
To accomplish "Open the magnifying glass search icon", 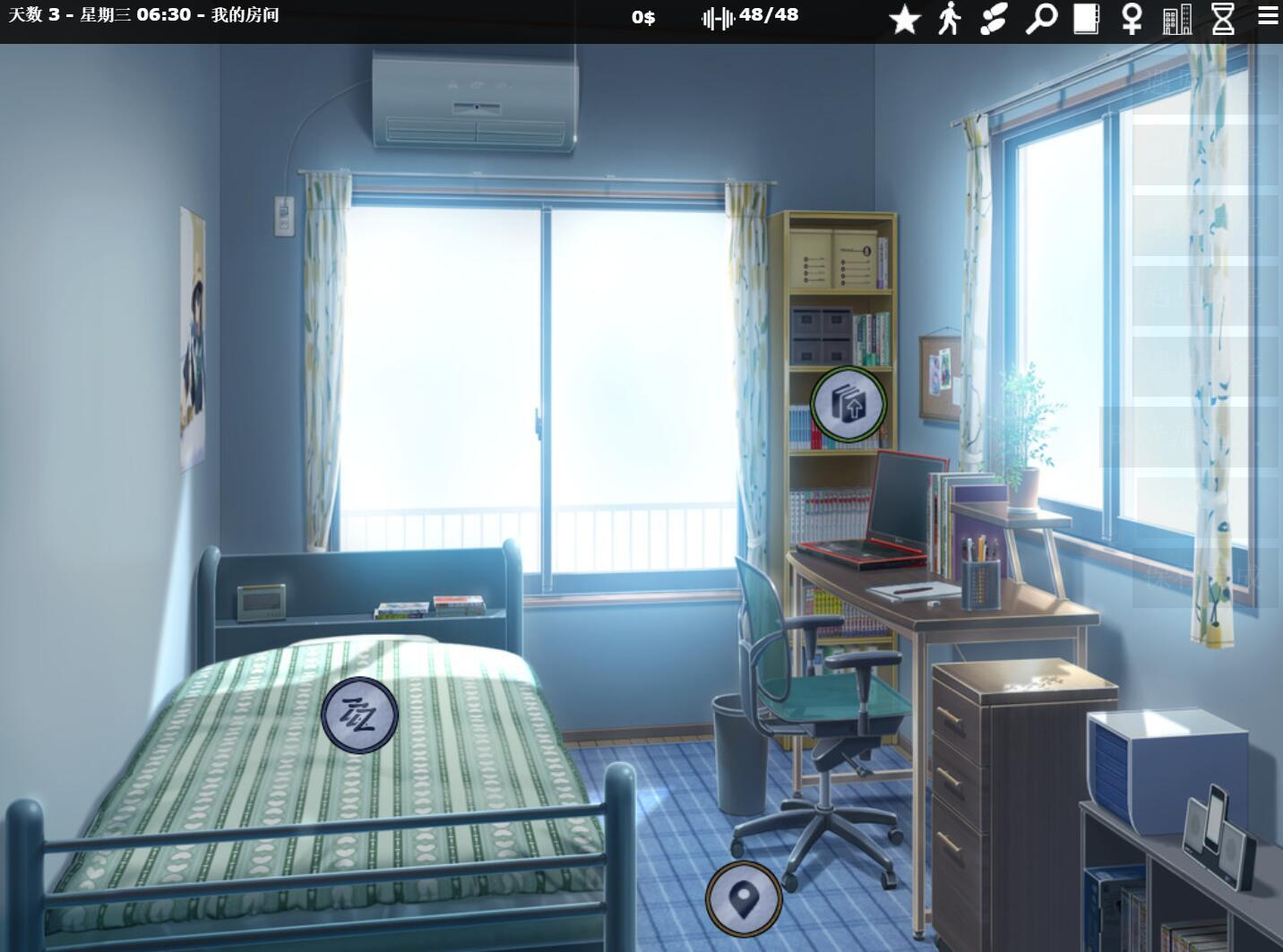I will (1040, 18).
